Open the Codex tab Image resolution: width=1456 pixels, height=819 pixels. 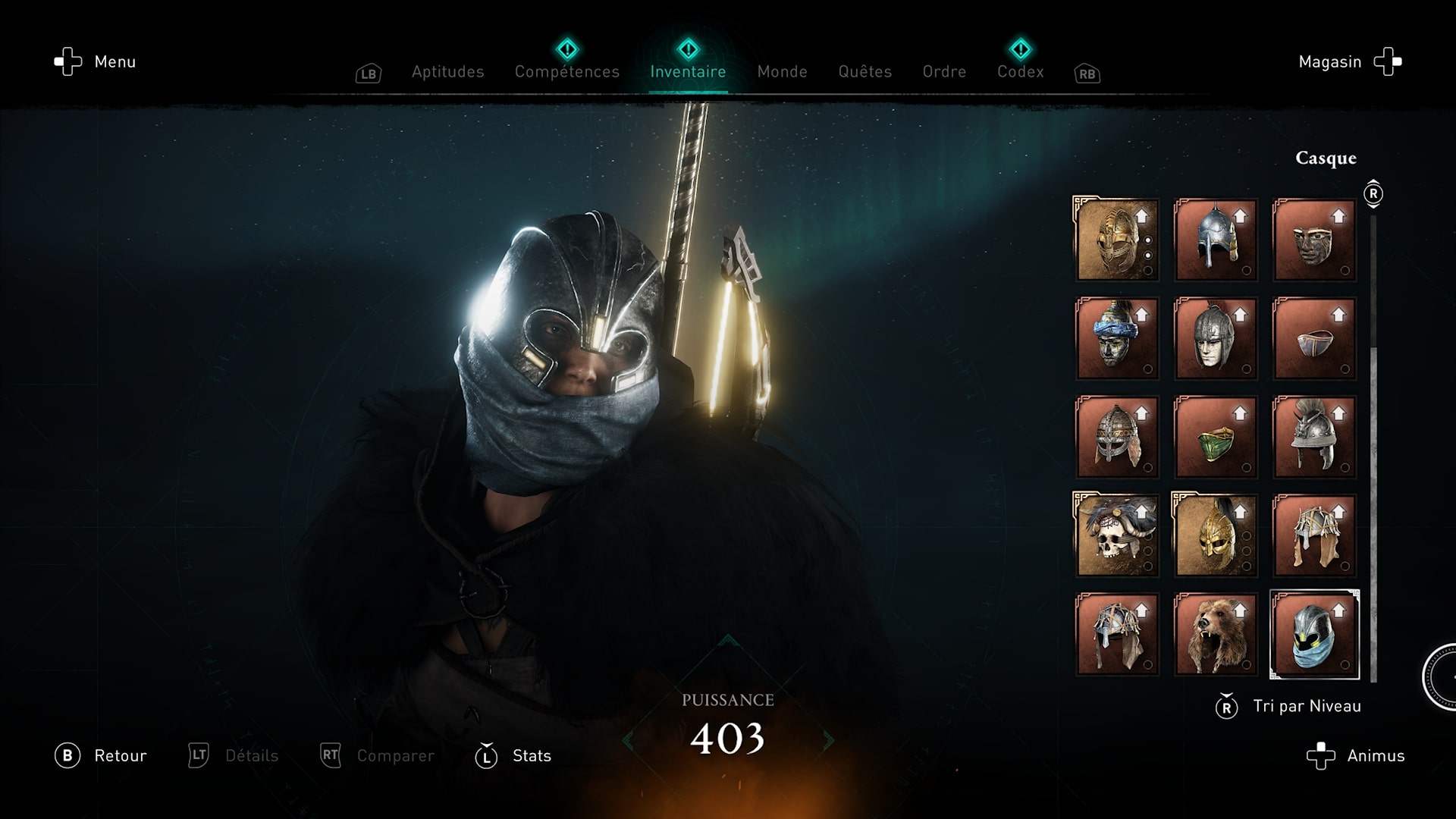[x=1020, y=72]
